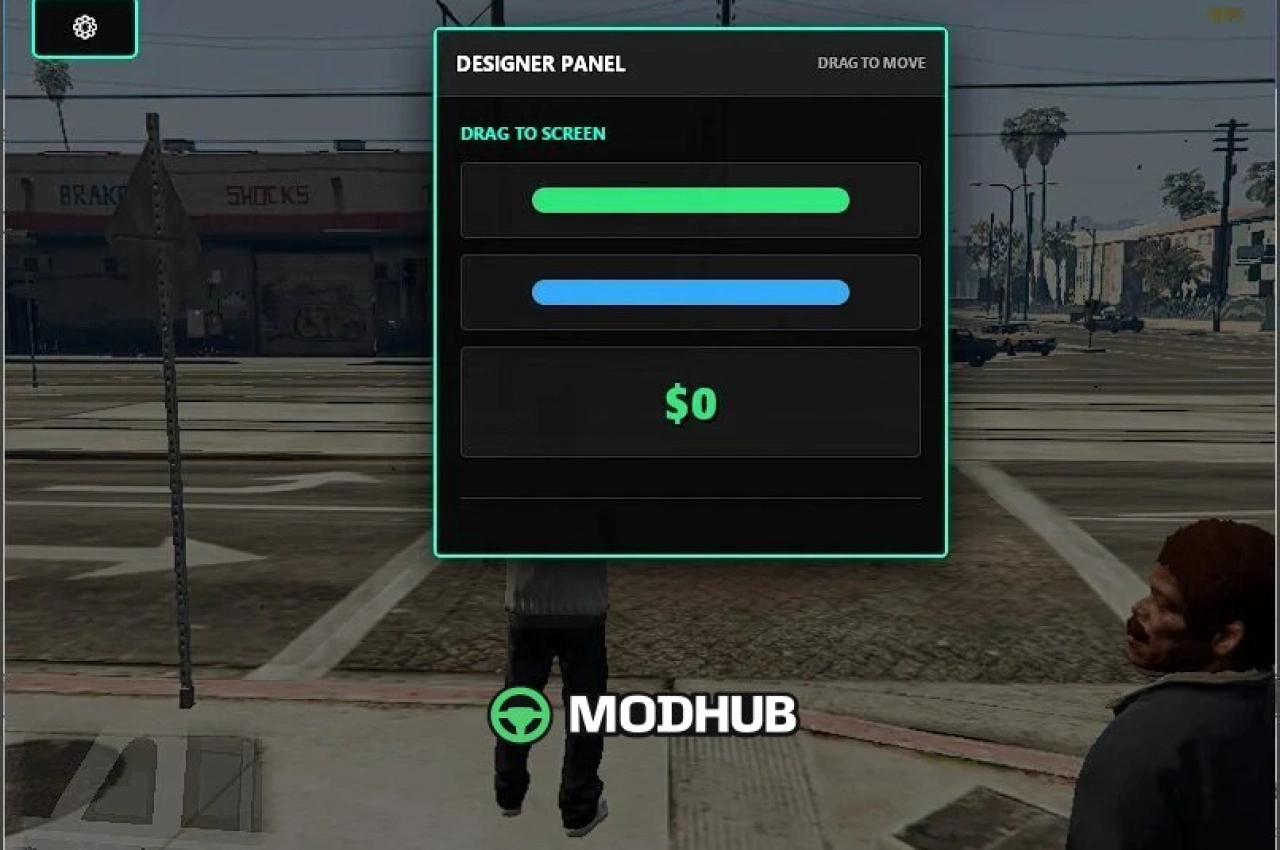The image size is (1280, 850).
Task: Select the blue armor bar element
Action: [x=690, y=292]
